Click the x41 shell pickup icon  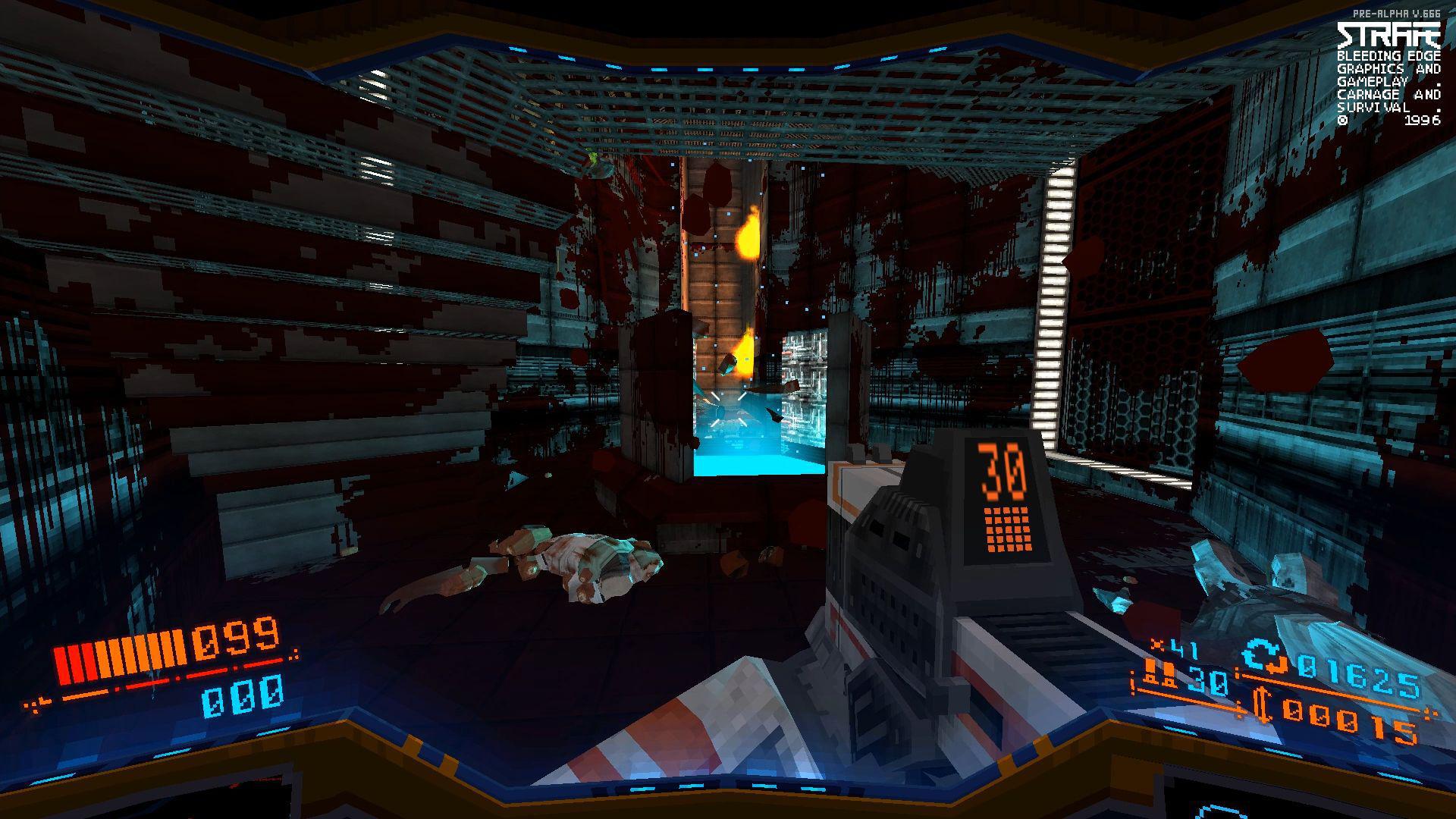pos(1158,645)
